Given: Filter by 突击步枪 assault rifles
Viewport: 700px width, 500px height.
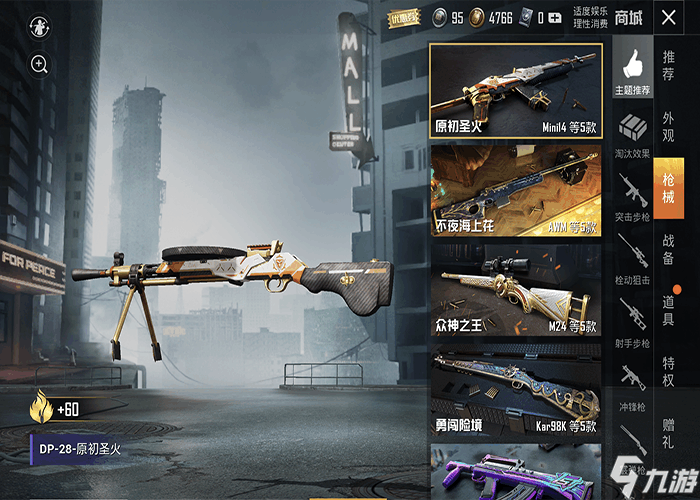Looking at the screenshot, I should [632, 196].
